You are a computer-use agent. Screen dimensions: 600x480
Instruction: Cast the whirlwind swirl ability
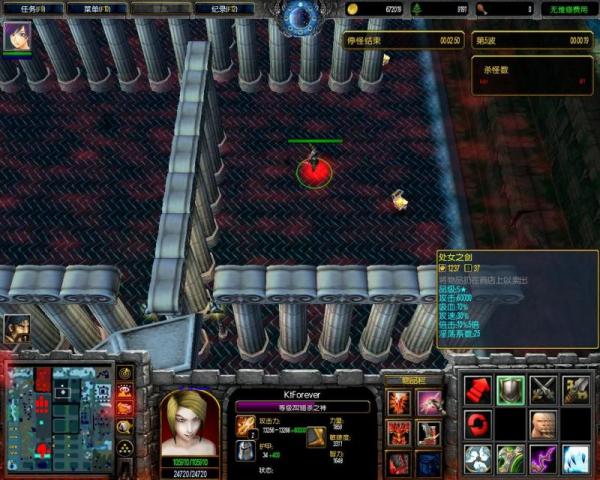tap(478, 458)
